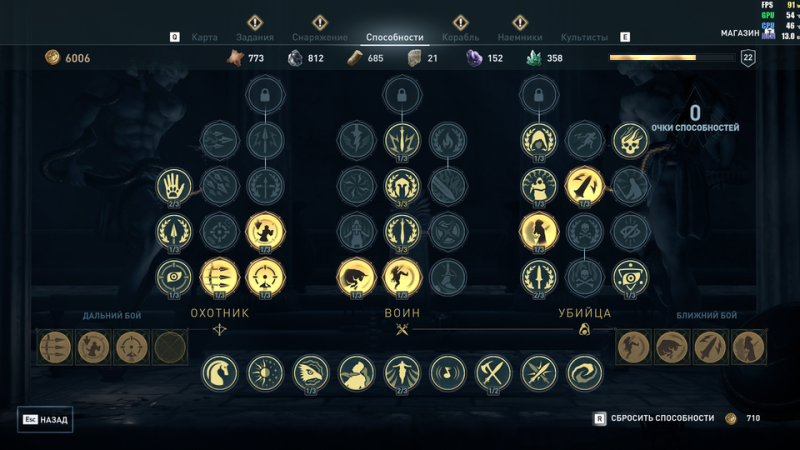Select the crossed hammers skill icon
This screenshot has width=800, height=450.
(493, 372)
